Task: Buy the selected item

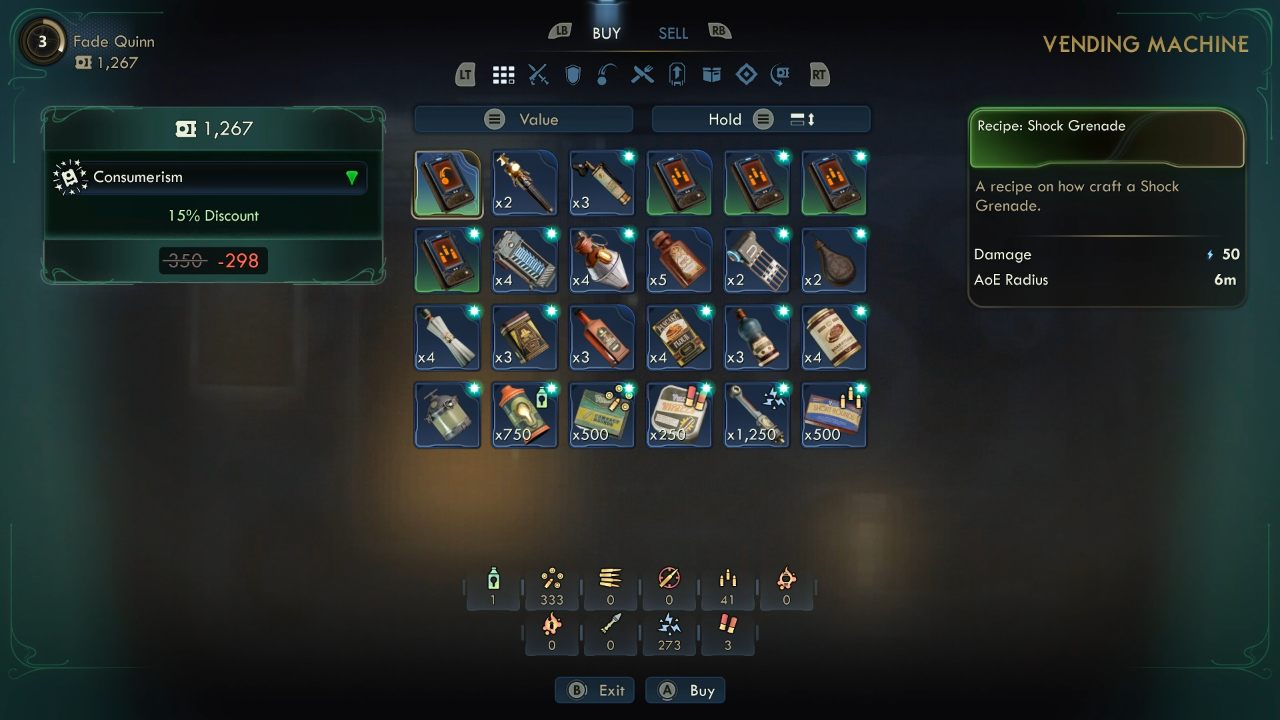Action: (x=686, y=691)
